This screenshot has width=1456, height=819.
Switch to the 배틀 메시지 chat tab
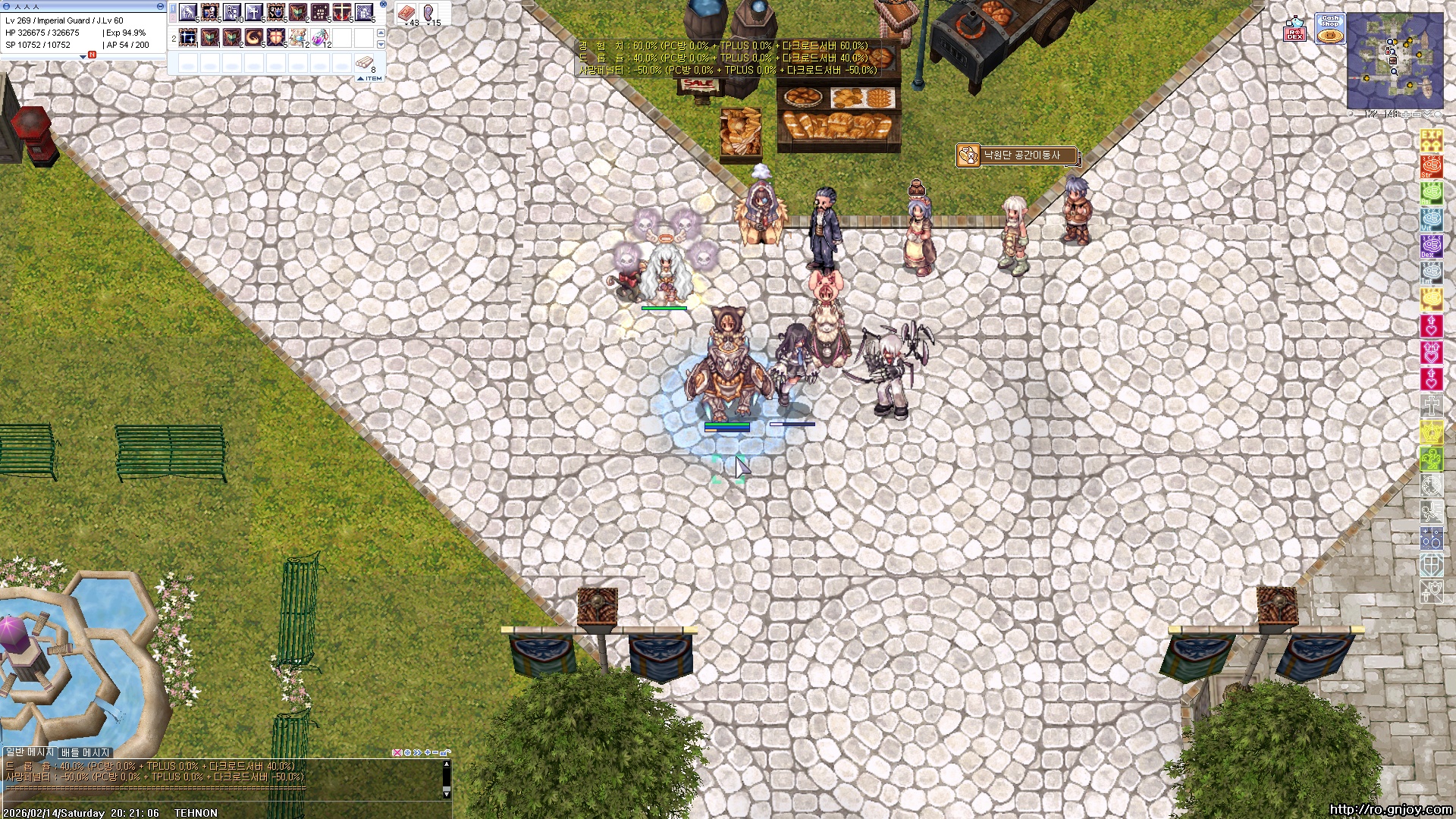[x=85, y=752]
